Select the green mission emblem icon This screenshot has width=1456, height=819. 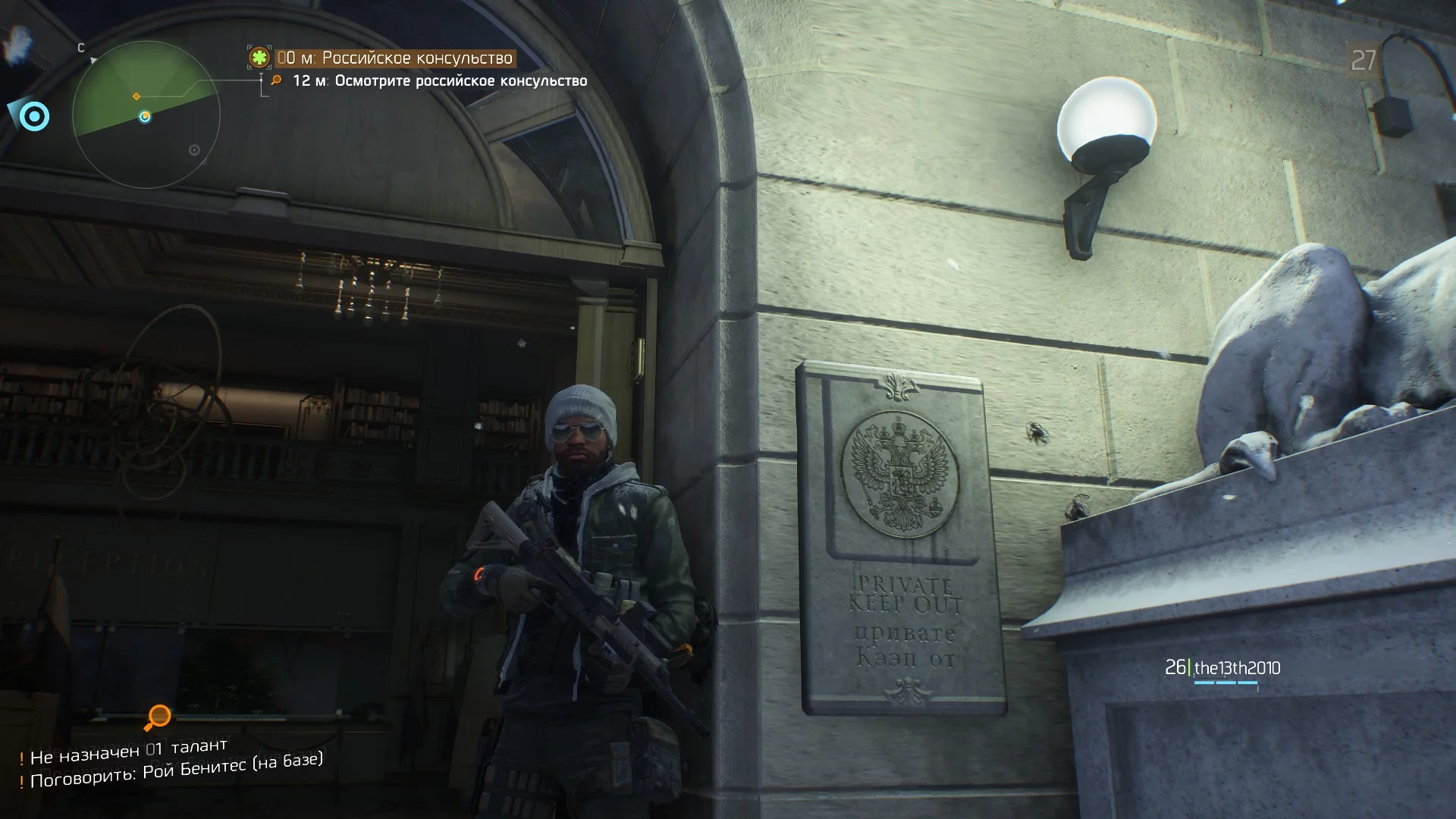click(259, 58)
